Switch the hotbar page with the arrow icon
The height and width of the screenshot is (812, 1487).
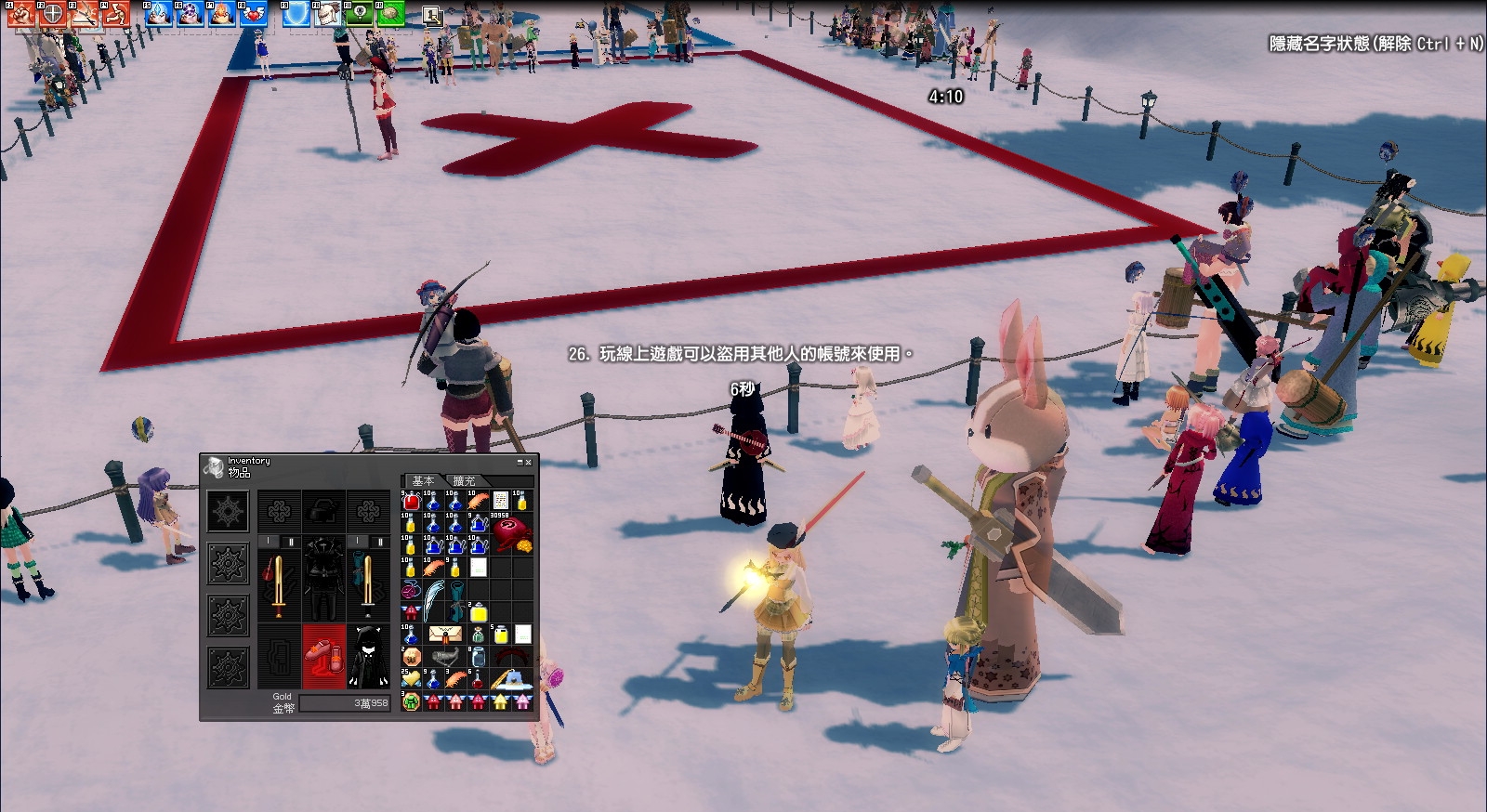tap(432, 15)
